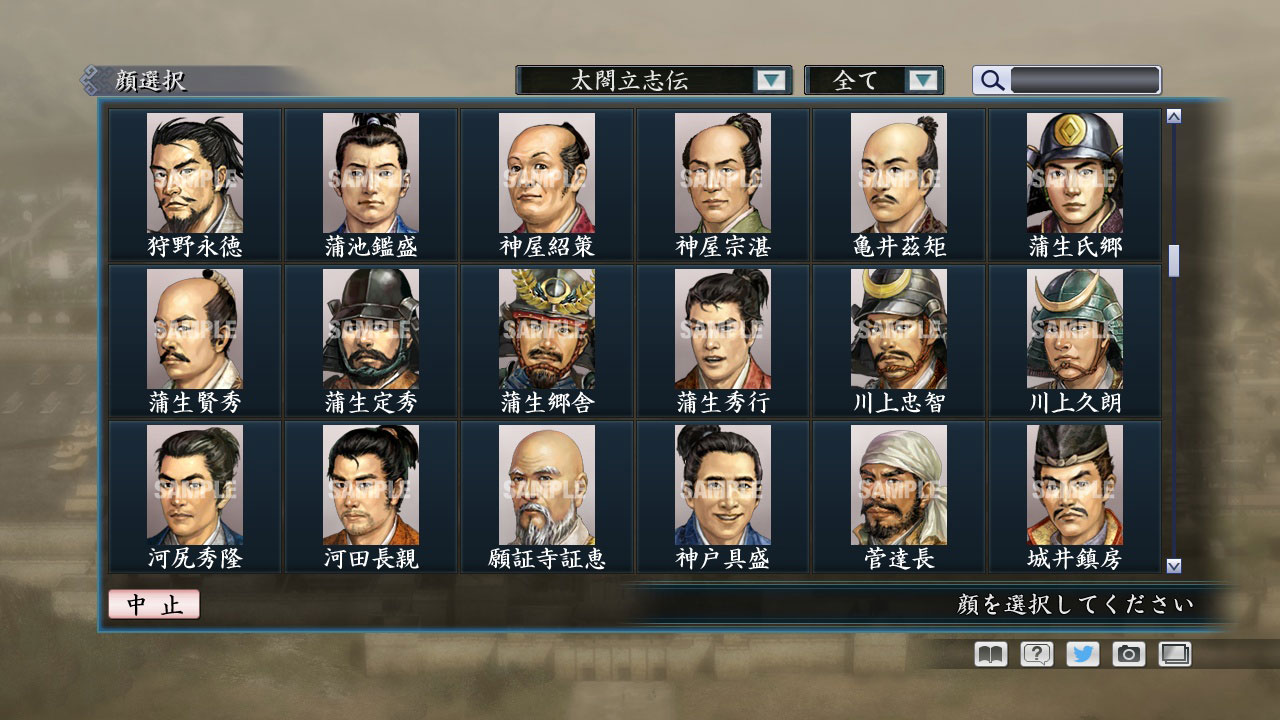
Task: Click the question mark help icon
Action: [1034, 654]
